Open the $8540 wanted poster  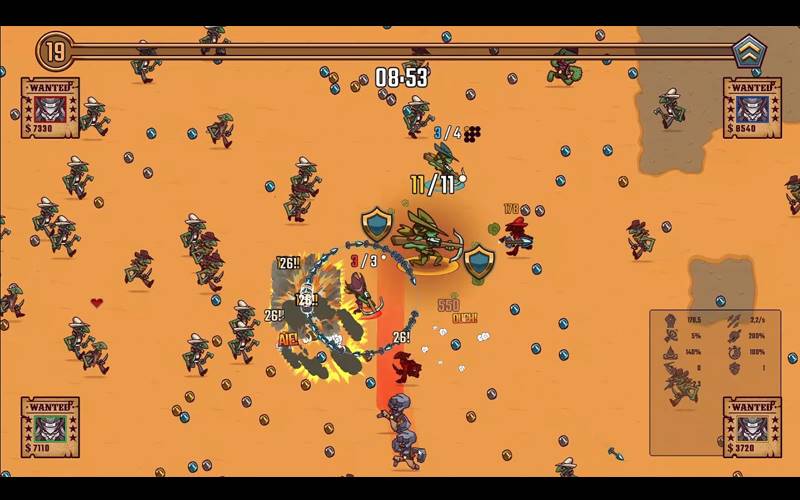point(752,108)
